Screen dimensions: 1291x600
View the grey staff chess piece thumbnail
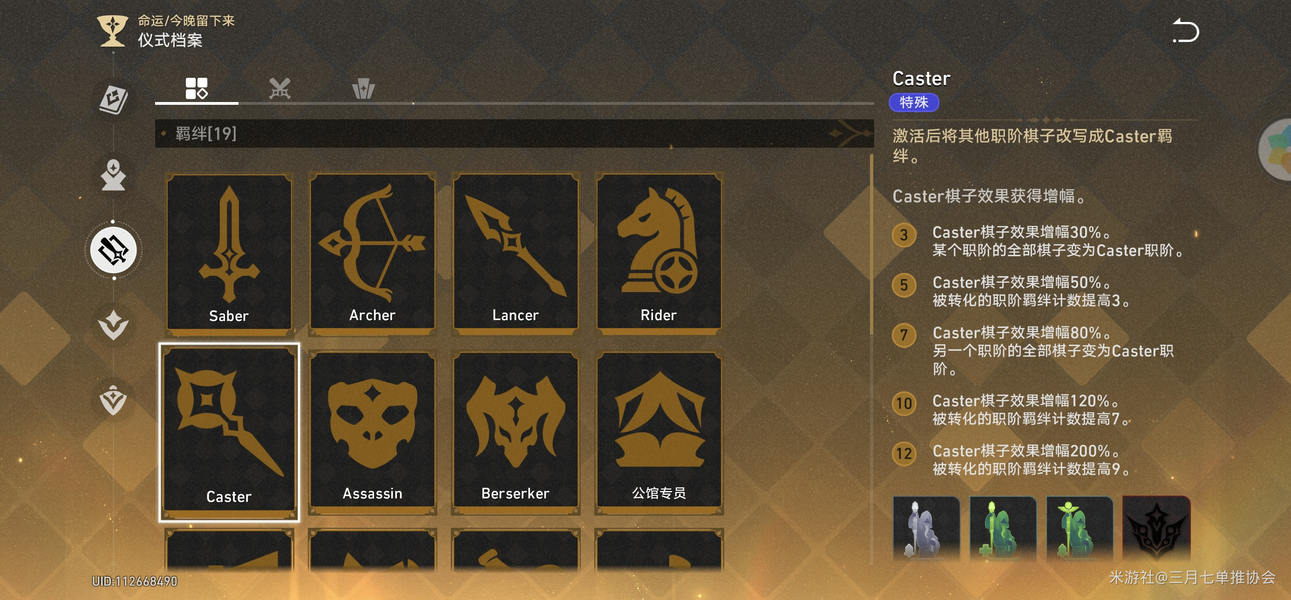coord(926,529)
